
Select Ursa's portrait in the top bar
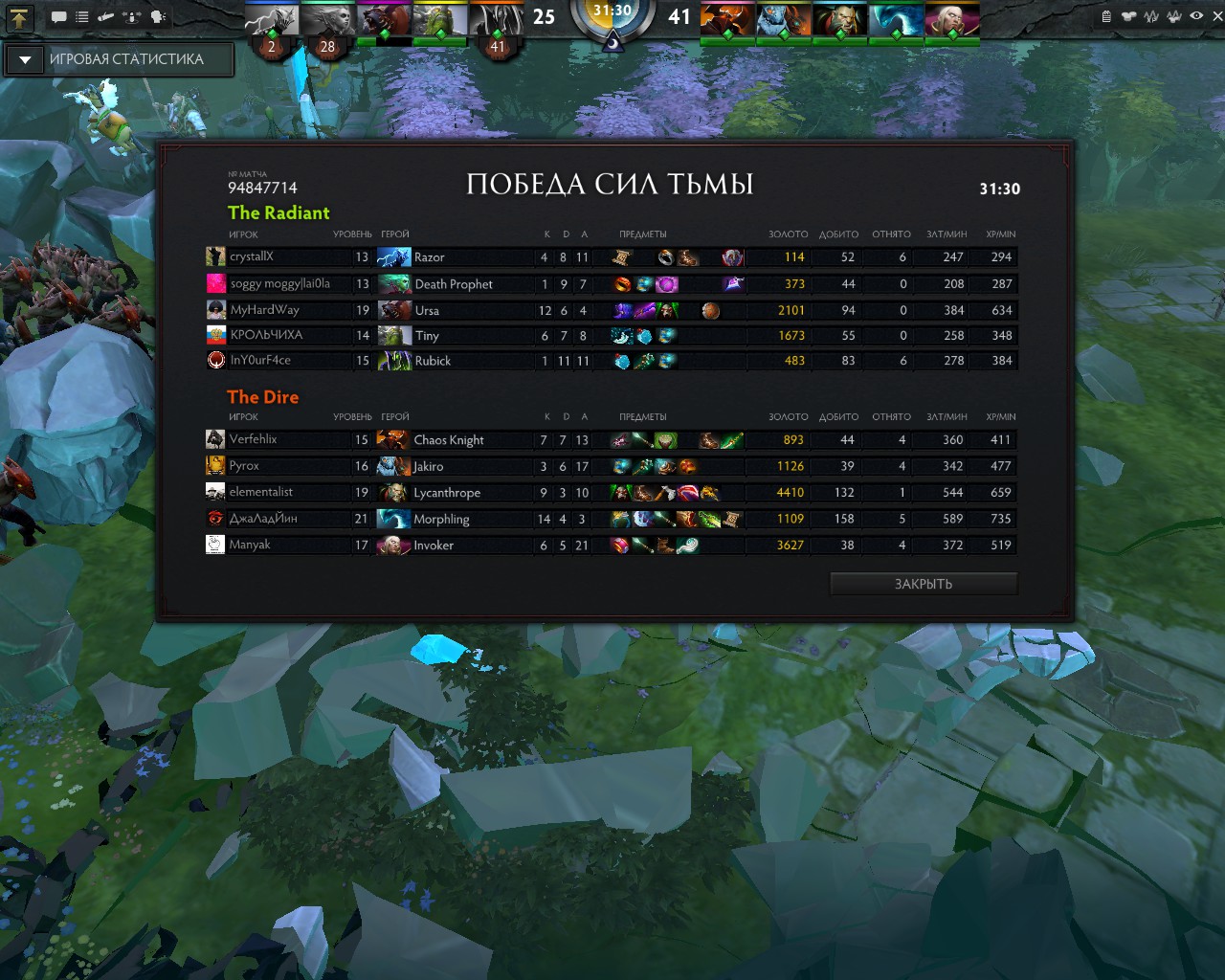pyautogui.click(x=384, y=18)
